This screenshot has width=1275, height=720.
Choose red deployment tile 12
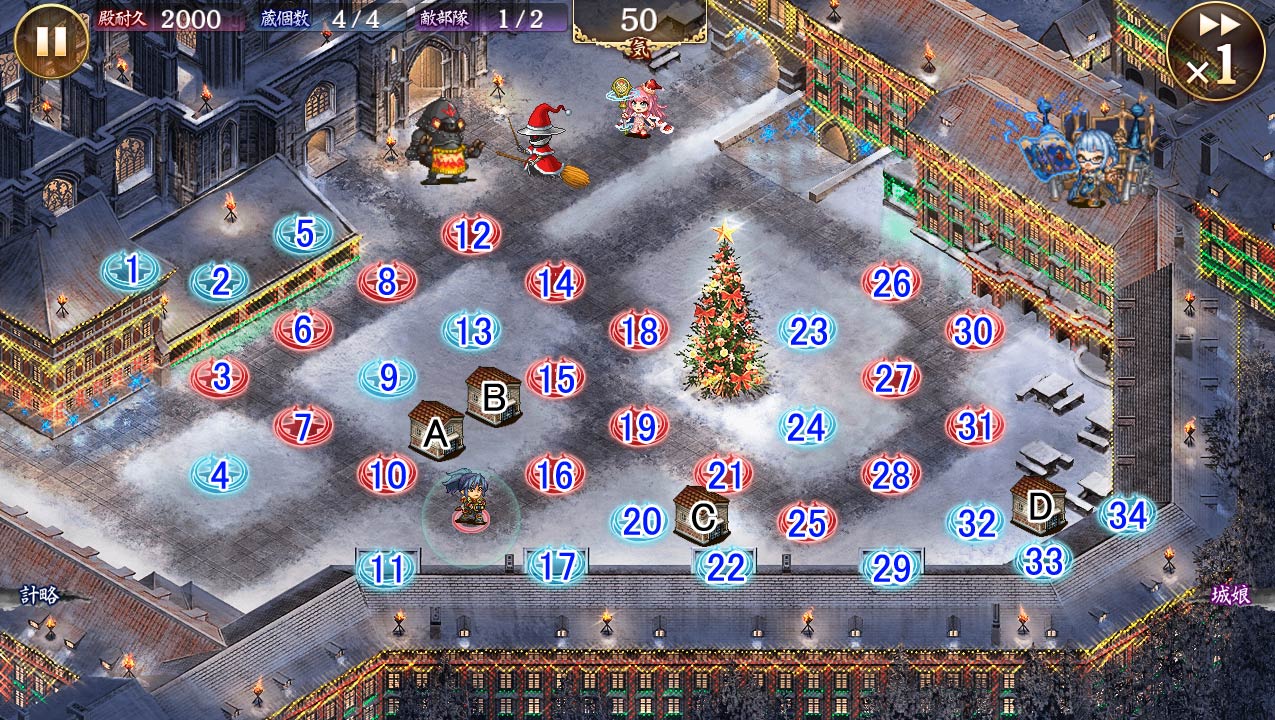pos(471,236)
